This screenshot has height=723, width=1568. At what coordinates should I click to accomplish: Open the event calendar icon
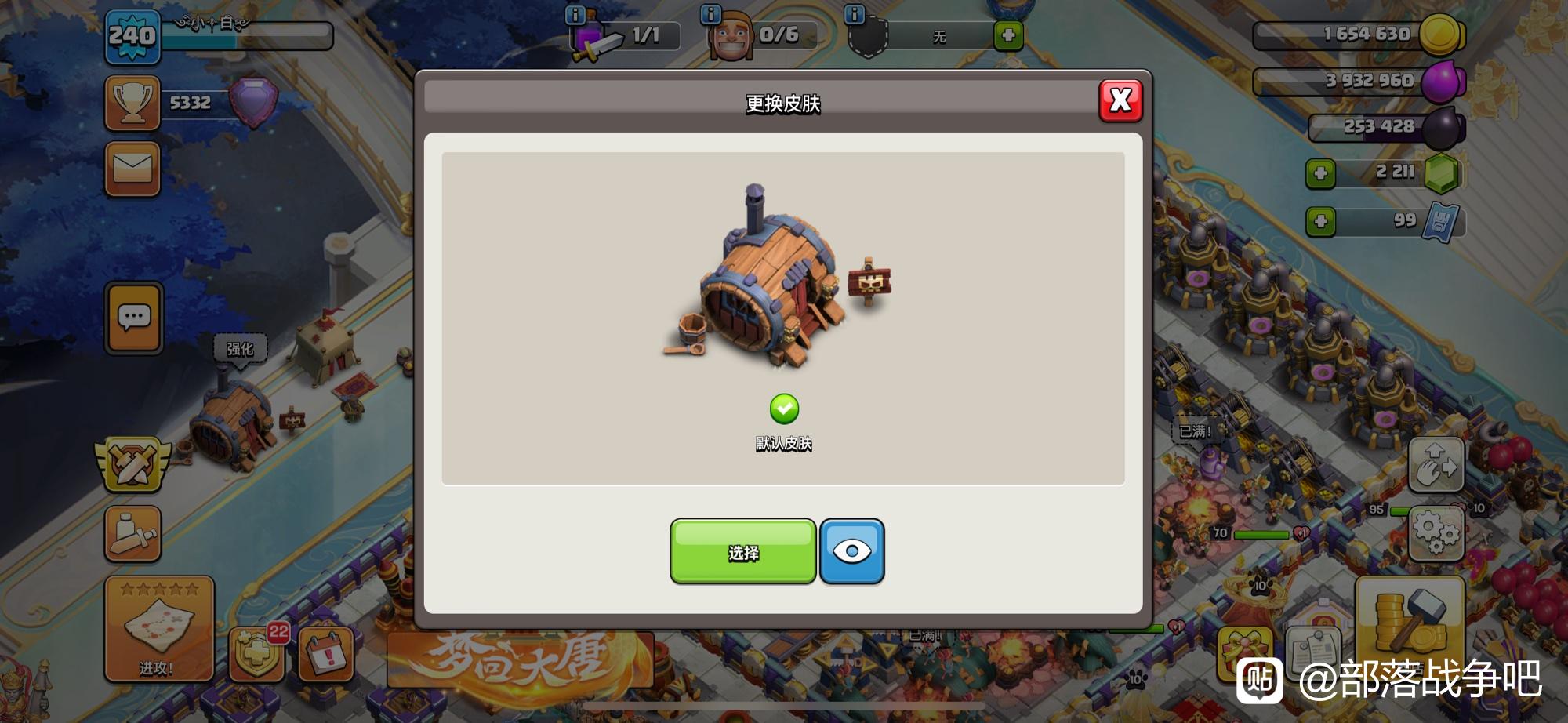tap(326, 653)
